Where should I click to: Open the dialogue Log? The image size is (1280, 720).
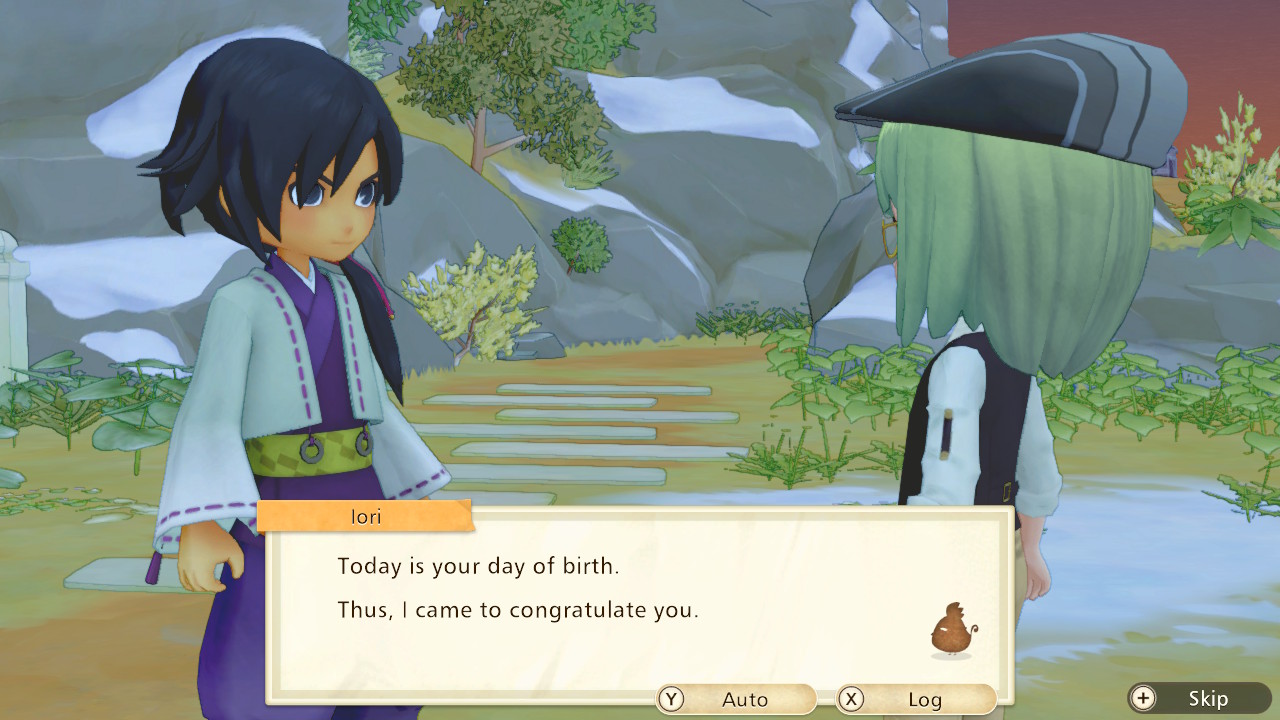tap(916, 699)
